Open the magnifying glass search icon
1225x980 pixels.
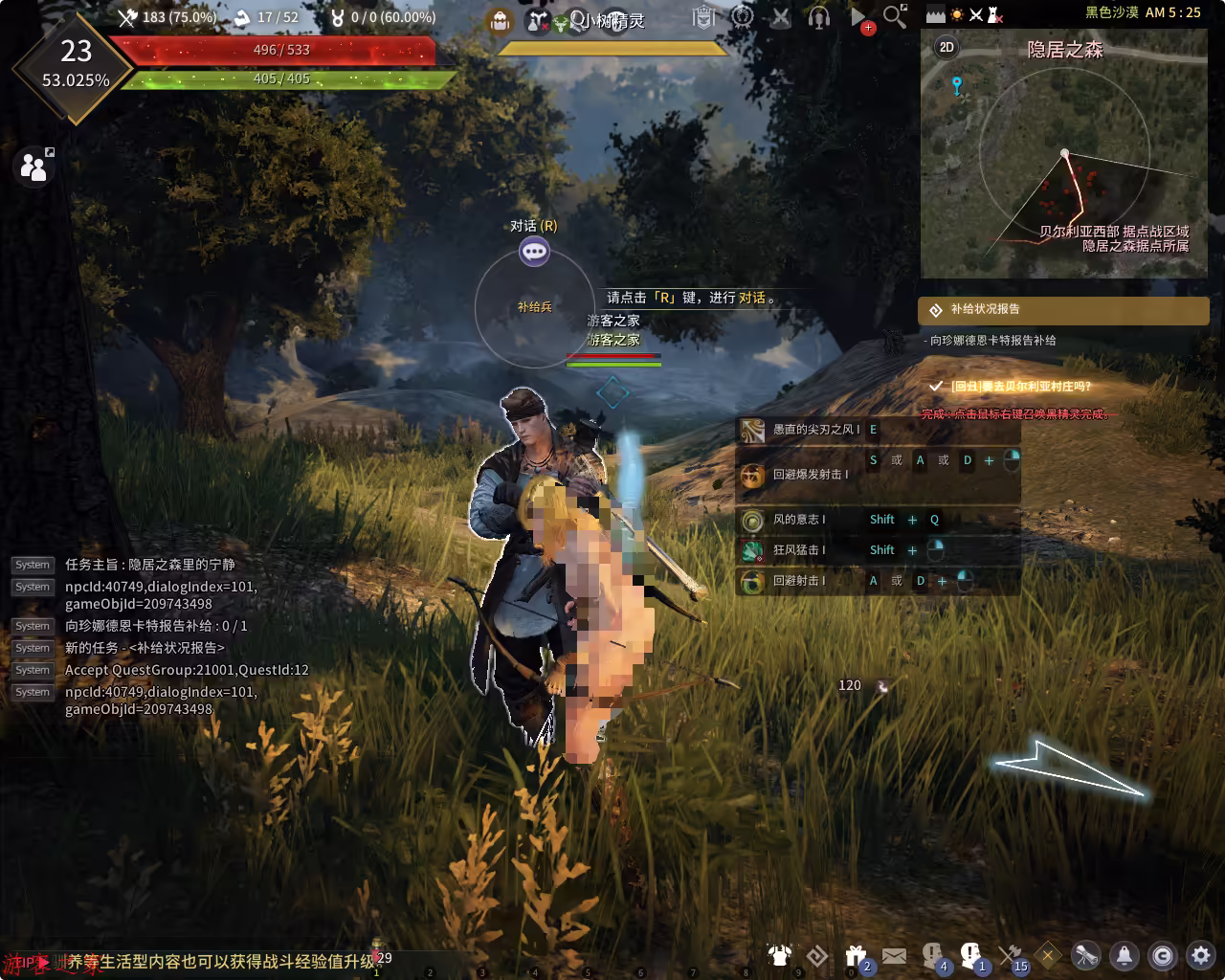point(895,16)
